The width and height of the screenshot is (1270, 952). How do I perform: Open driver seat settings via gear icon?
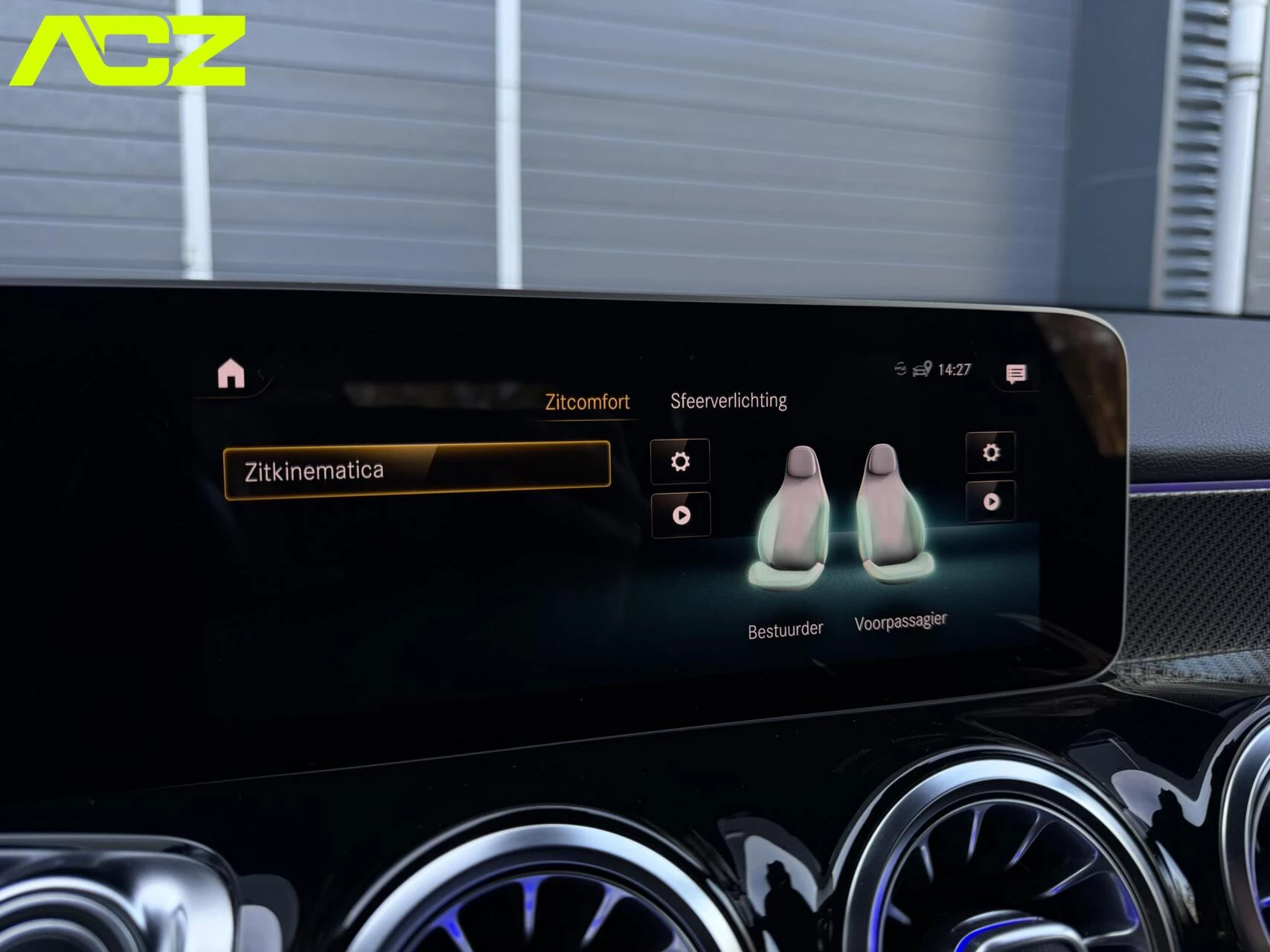680,460
